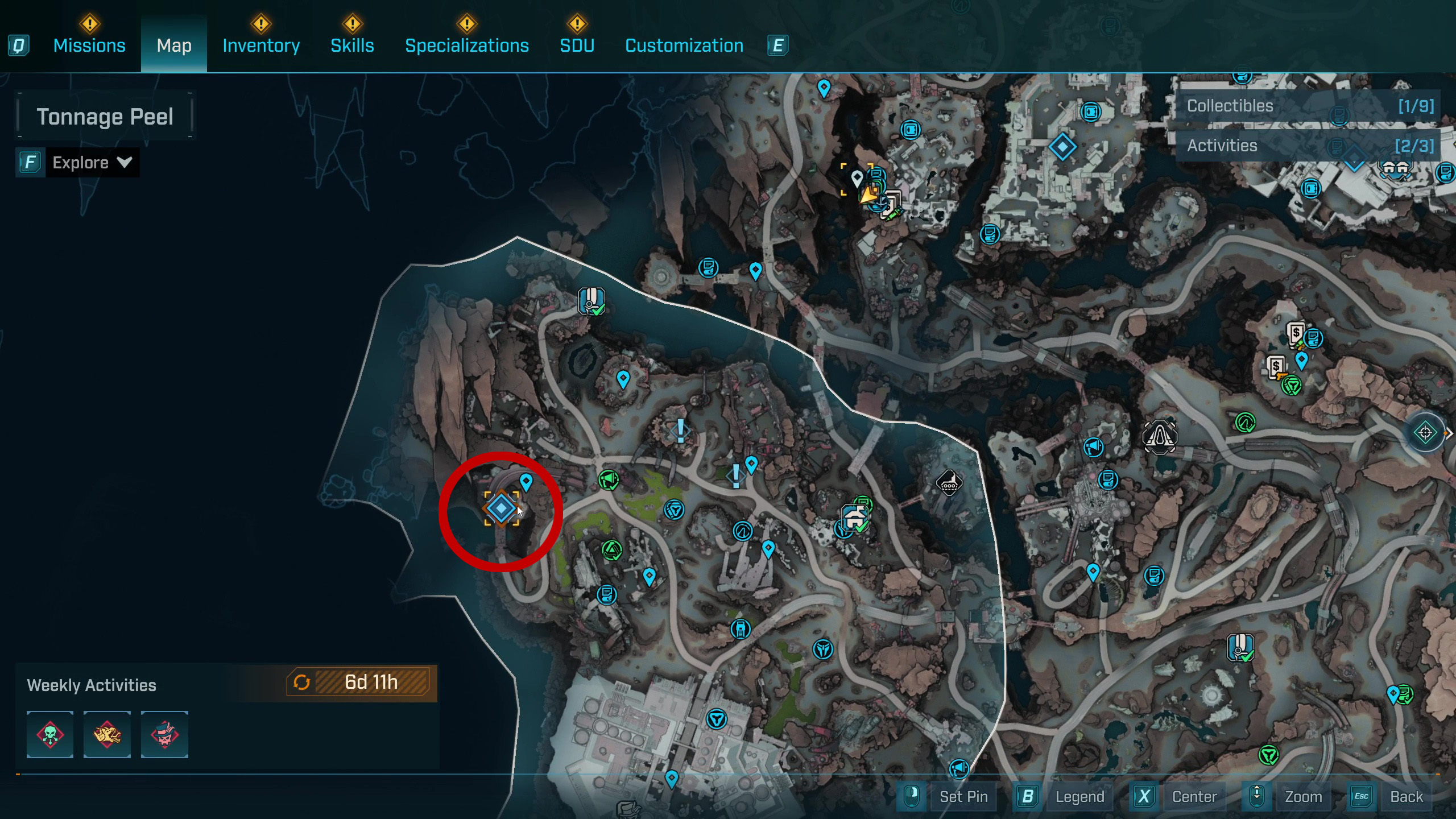The image size is (1456, 819).
Task: Select the orange beast weekly activity
Action: pyautogui.click(x=107, y=734)
